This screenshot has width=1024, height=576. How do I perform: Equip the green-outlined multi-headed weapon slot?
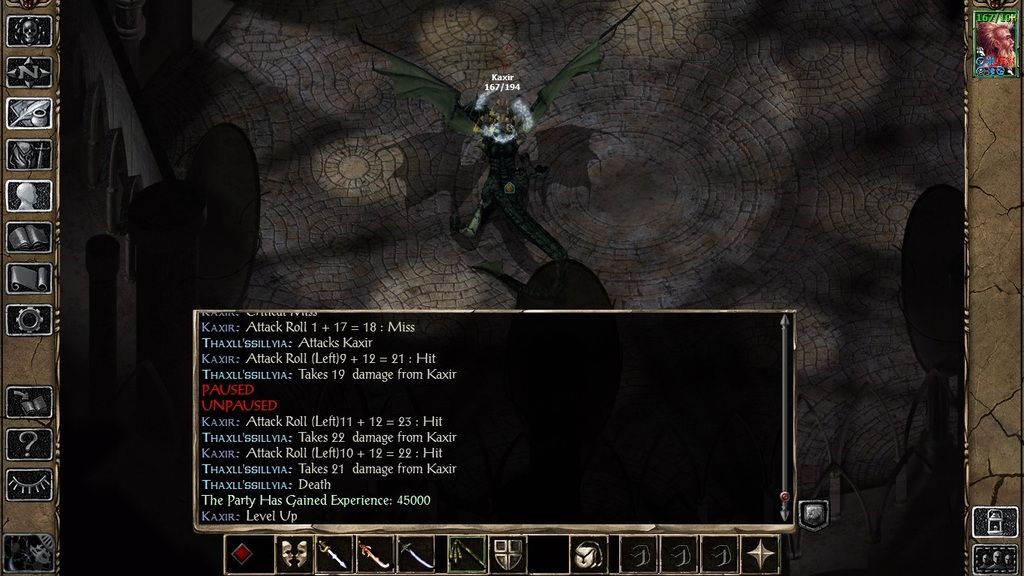pyautogui.click(x=466, y=555)
